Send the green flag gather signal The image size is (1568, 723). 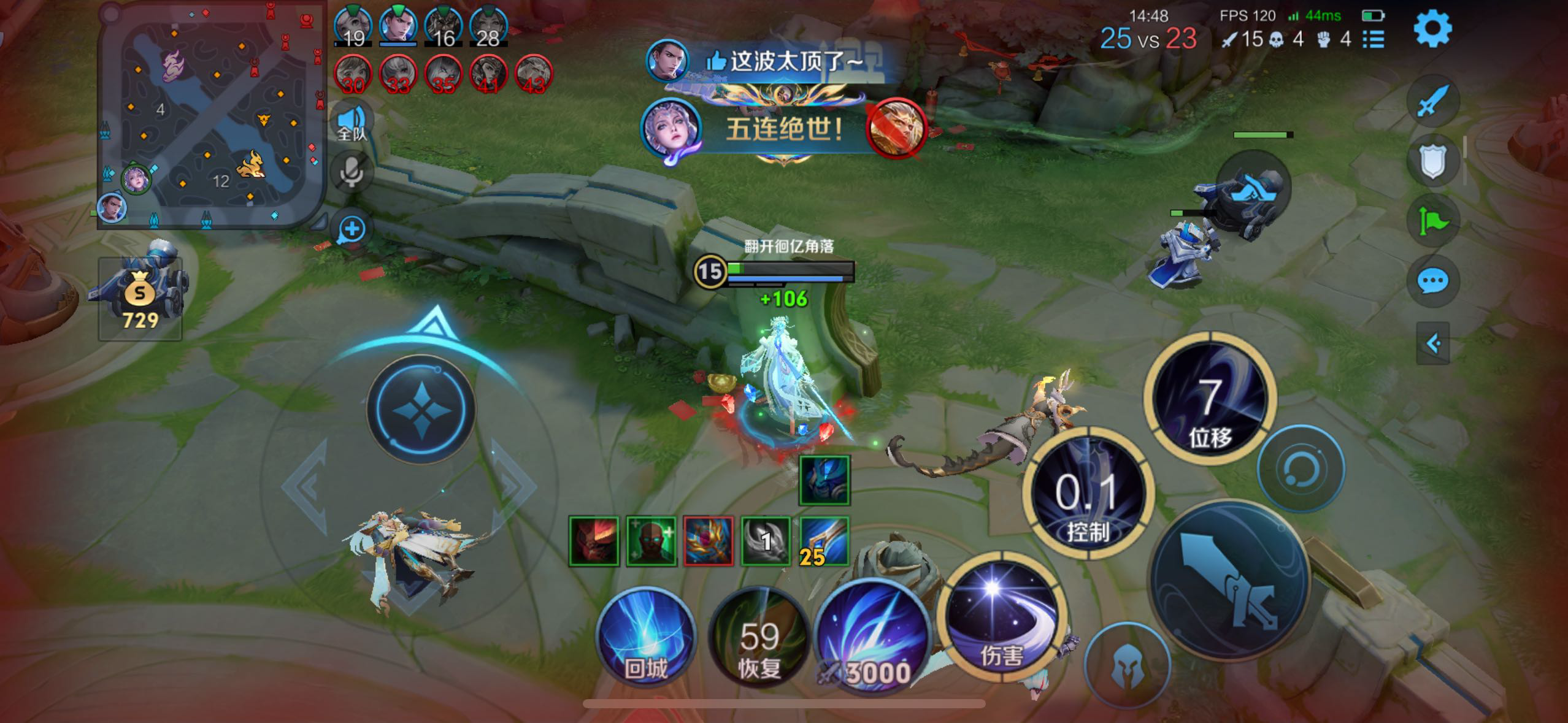[x=1432, y=221]
